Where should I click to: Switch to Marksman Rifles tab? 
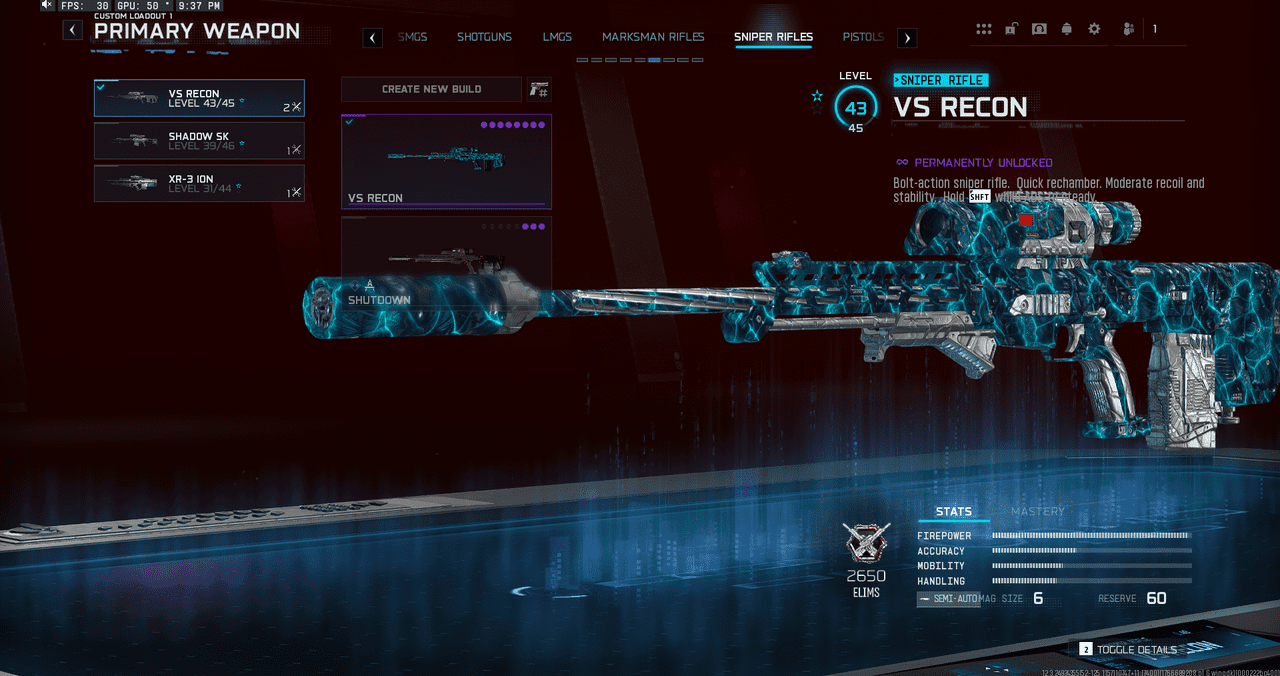tap(653, 37)
